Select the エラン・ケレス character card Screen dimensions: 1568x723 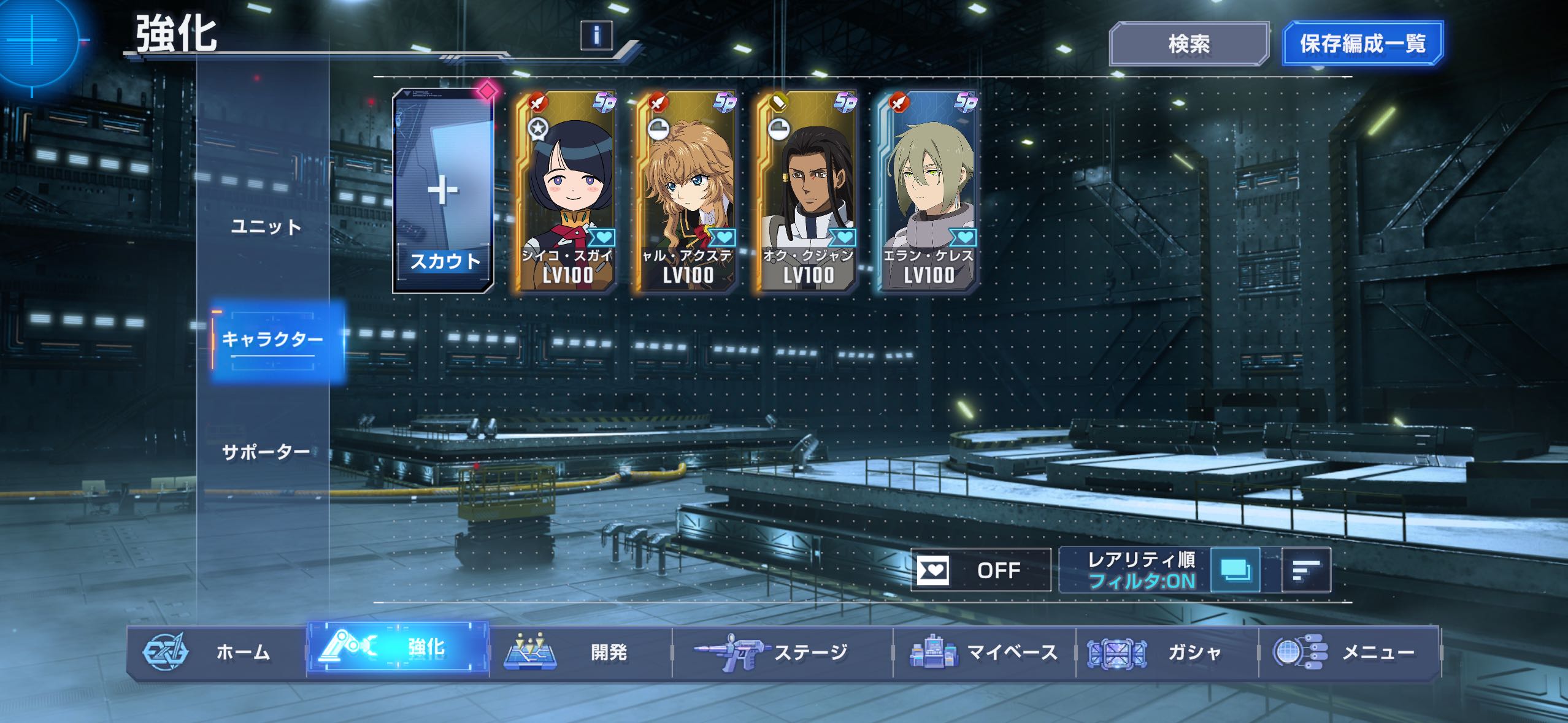click(x=928, y=191)
